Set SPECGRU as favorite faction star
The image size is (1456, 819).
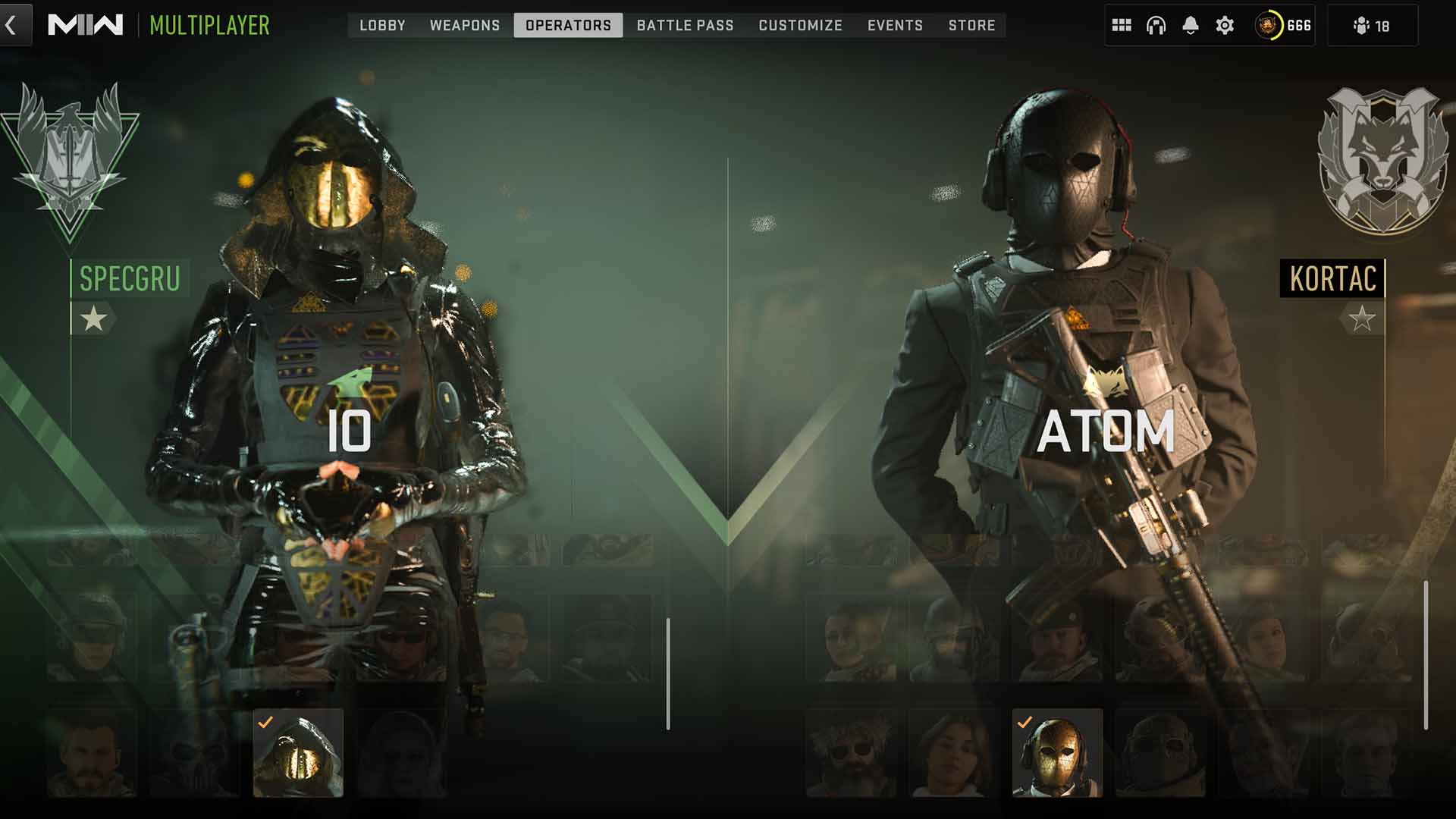pyautogui.click(x=93, y=318)
